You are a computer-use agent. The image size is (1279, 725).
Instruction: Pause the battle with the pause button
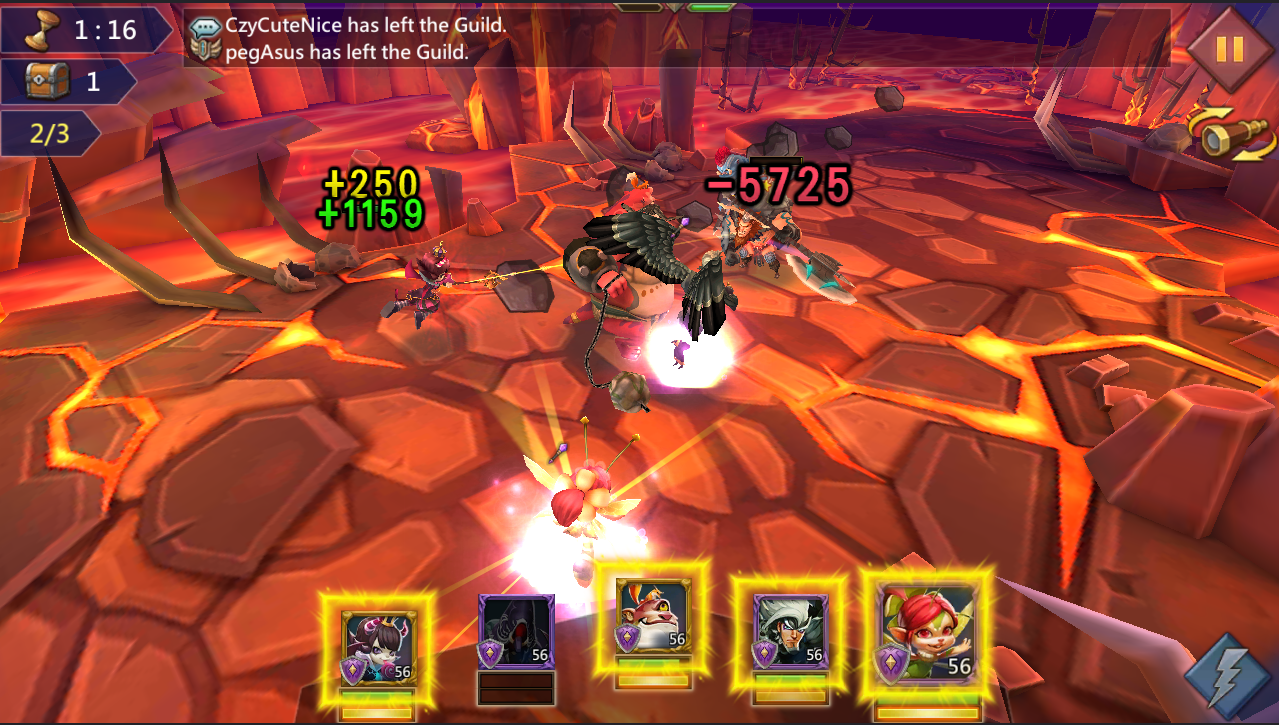point(1229,49)
